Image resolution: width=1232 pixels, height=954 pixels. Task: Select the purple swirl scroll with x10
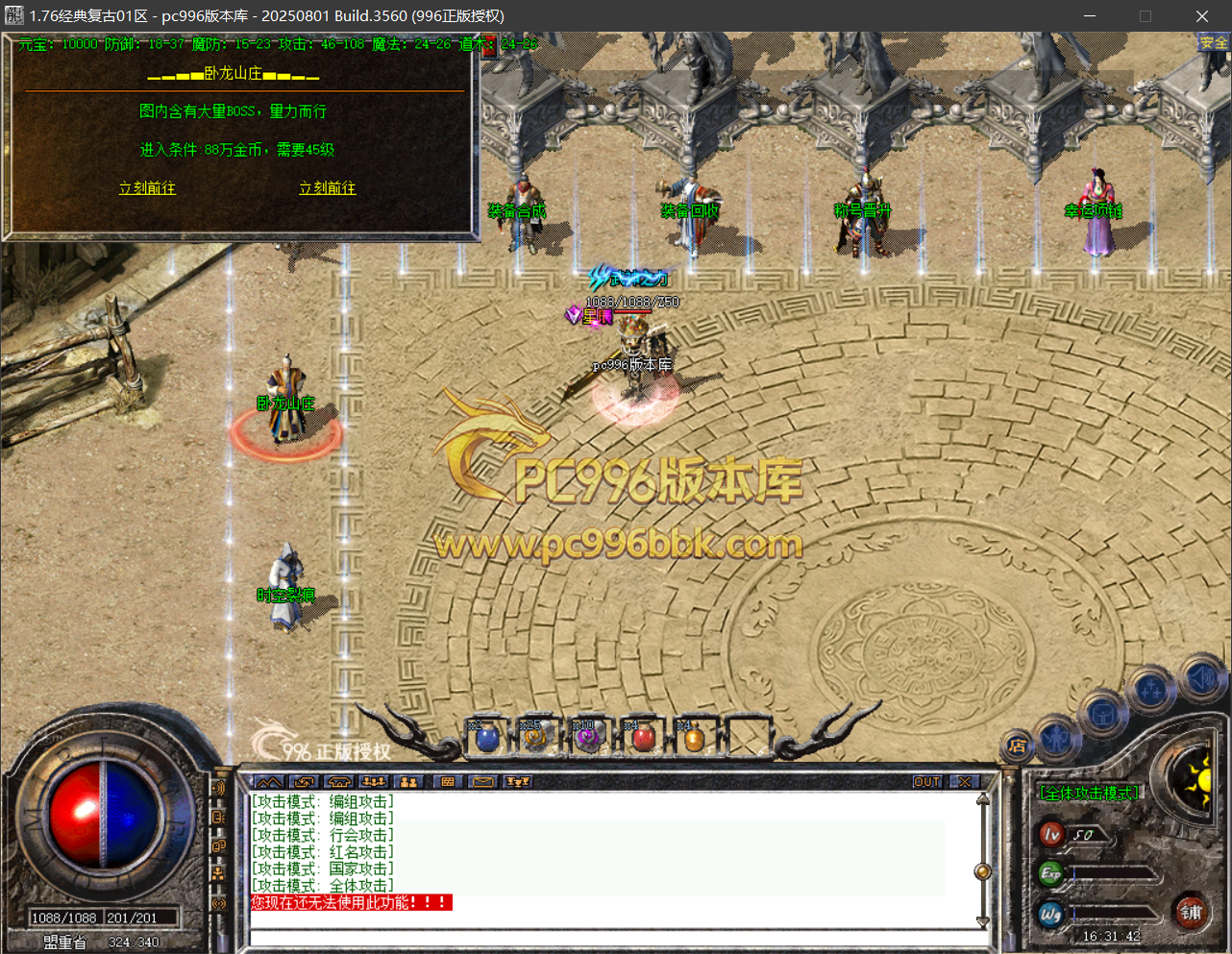coord(586,739)
